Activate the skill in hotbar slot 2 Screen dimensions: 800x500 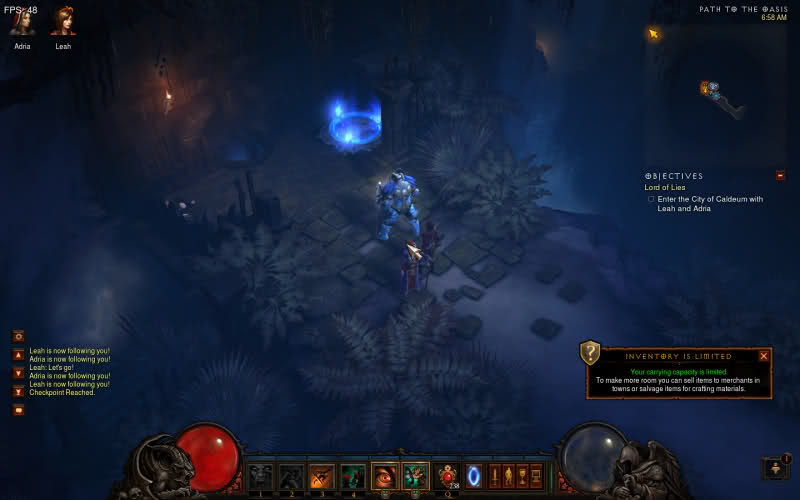pos(291,476)
